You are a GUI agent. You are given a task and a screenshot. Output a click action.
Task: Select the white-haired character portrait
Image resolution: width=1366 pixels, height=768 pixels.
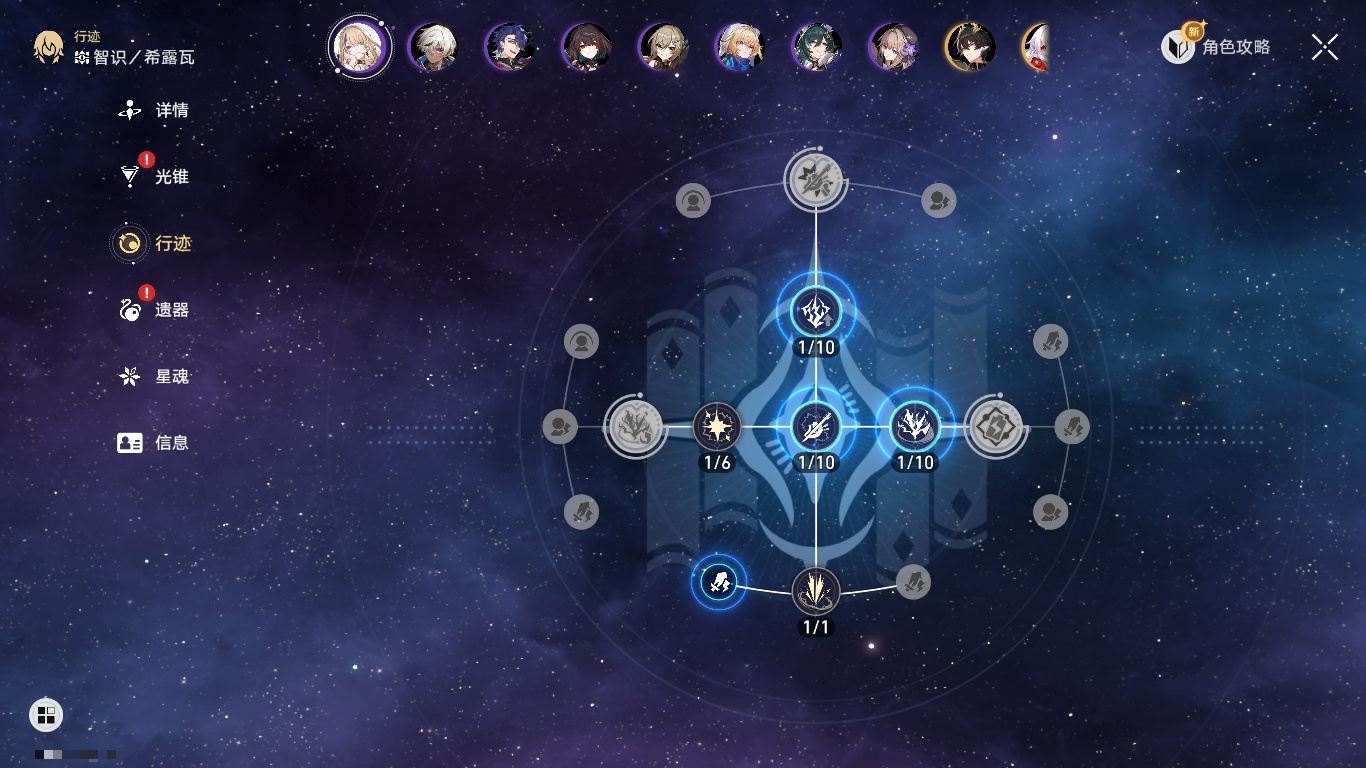pos(434,46)
